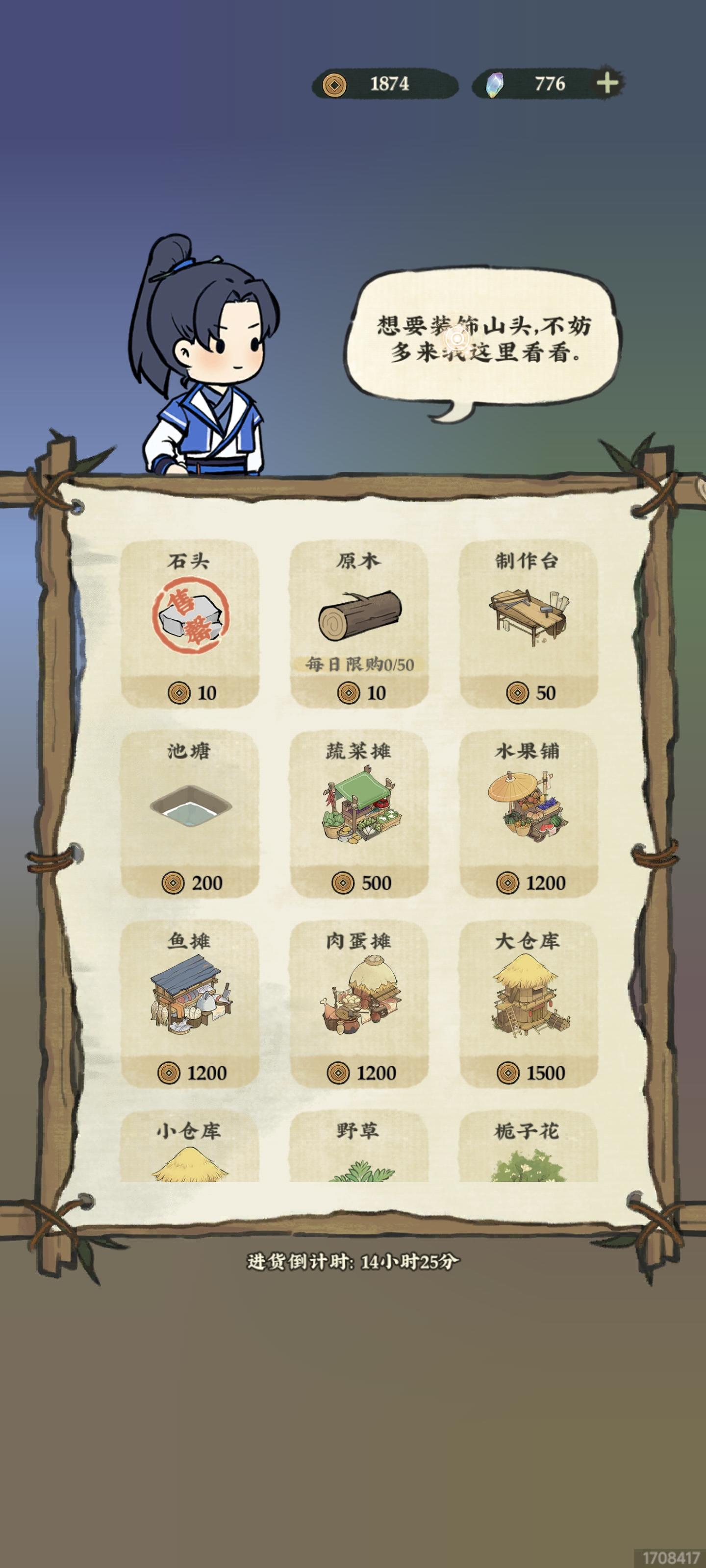The width and height of the screenshot is (706, 1568).
Task: Tap the crystal gem currency icon
Action: pyautogui.click(x=494, y=85)
